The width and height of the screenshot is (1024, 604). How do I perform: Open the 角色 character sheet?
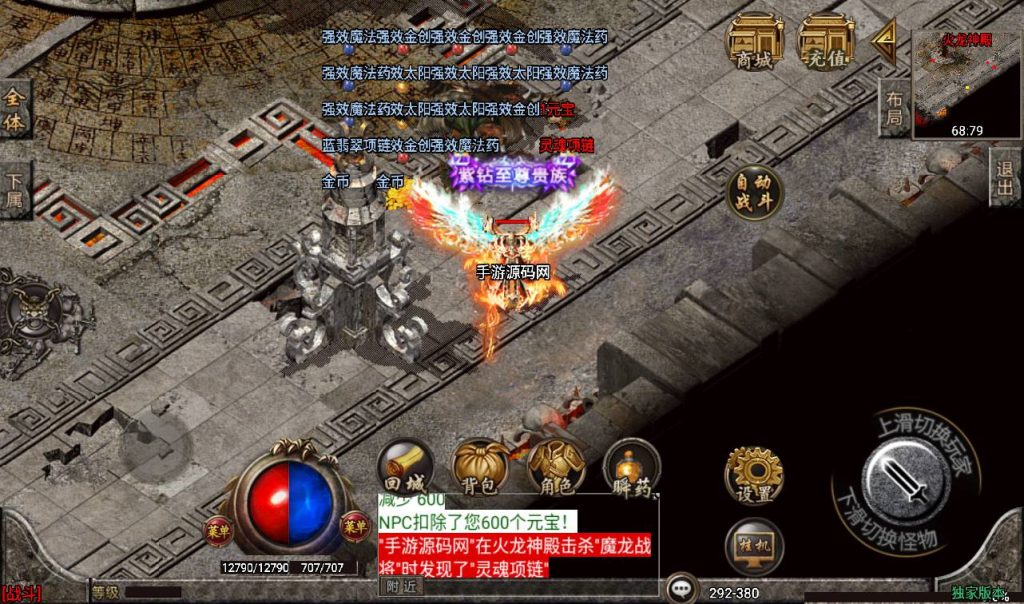pos(557,467)
